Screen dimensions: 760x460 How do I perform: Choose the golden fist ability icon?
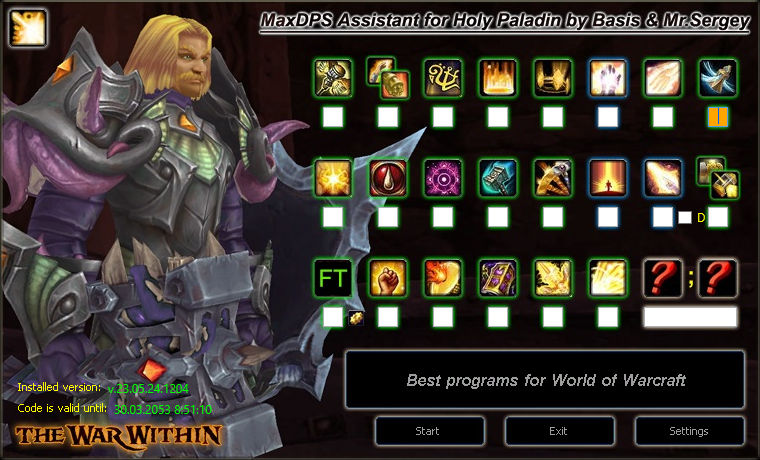[x=388, y=278]
